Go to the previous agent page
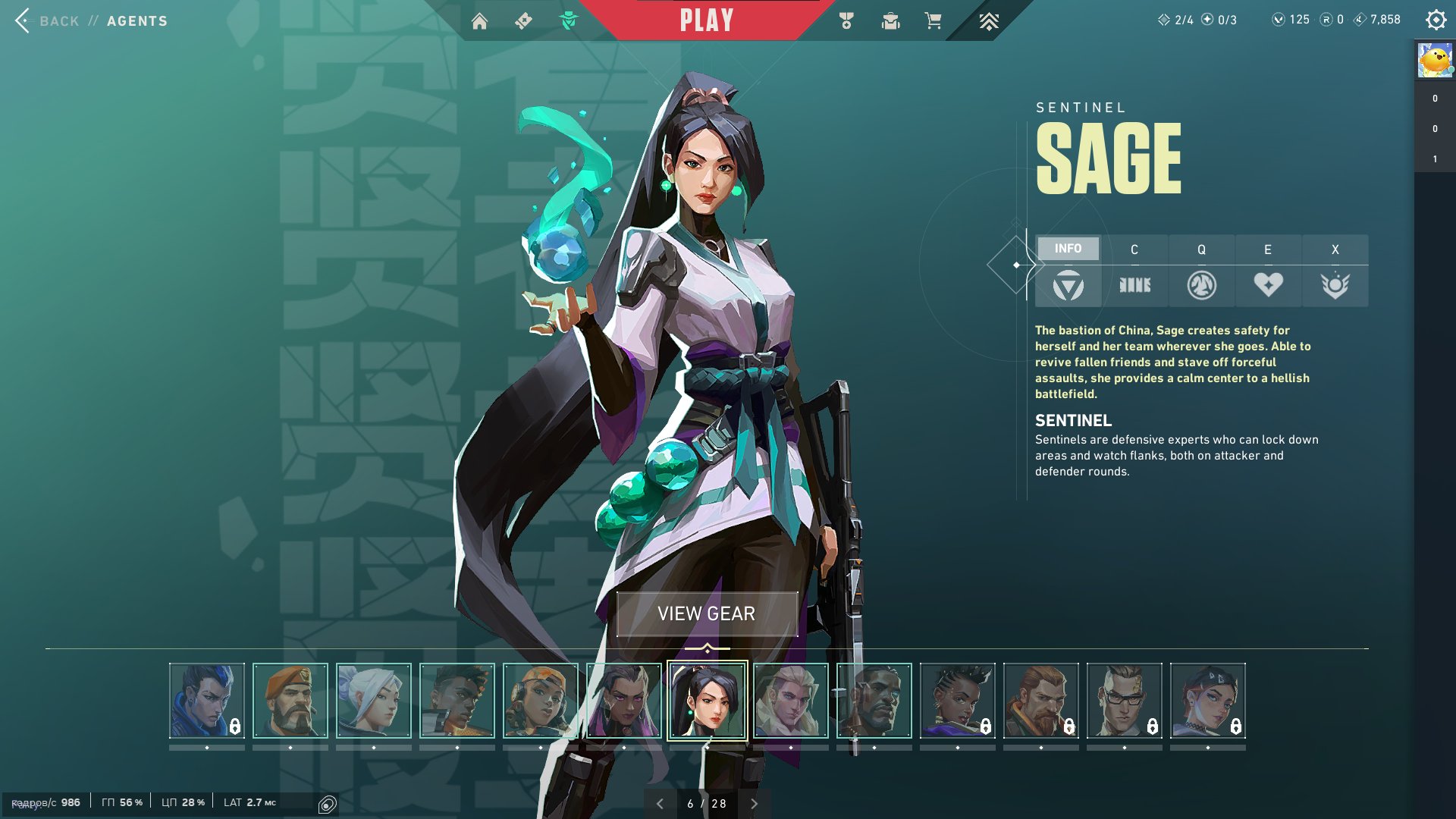The width and height of the screenshot is (1456, 819). click(660, 804)
